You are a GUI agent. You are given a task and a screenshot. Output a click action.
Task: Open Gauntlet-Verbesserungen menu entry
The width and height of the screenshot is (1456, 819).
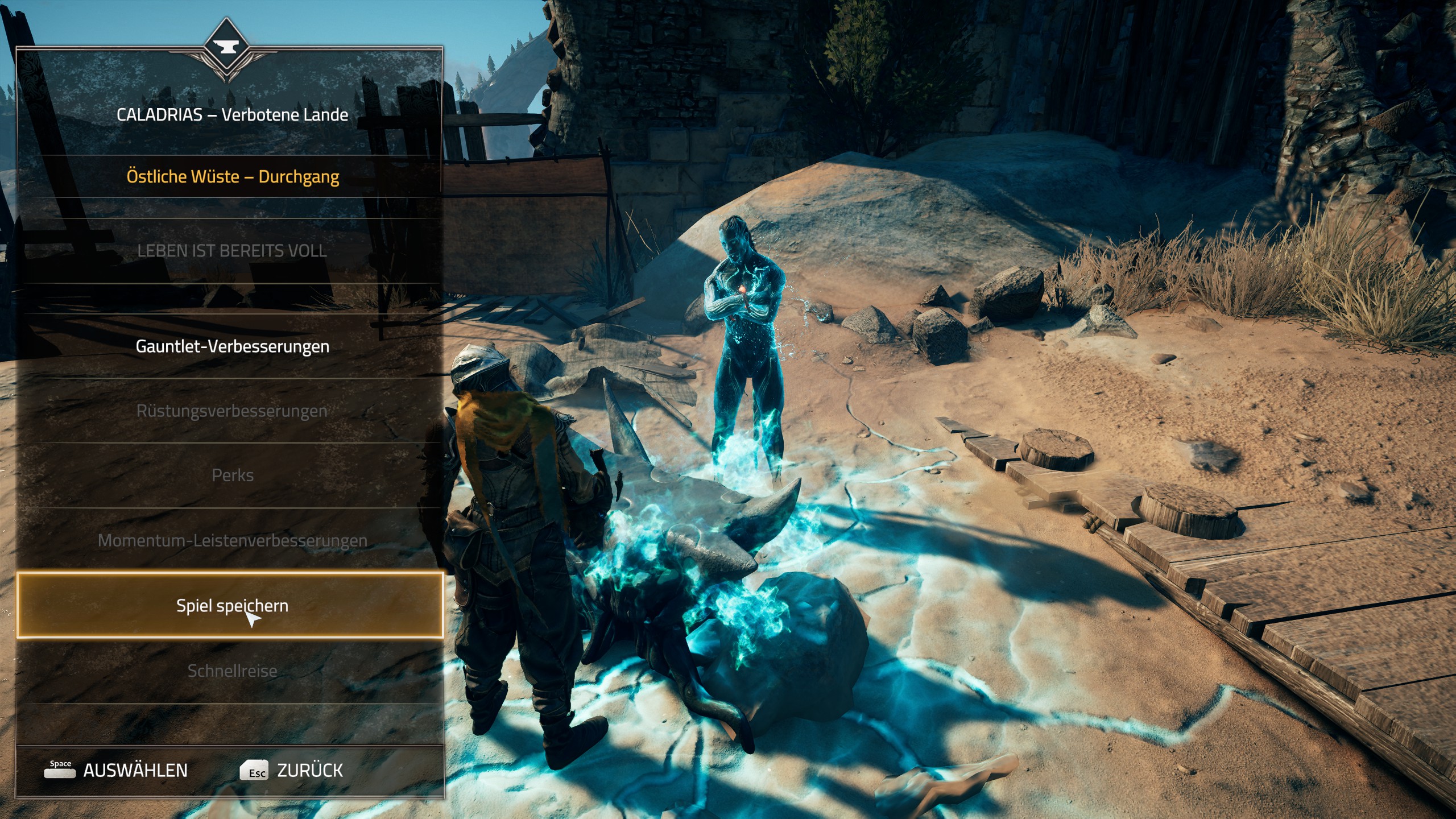click(x=232, y=346)
